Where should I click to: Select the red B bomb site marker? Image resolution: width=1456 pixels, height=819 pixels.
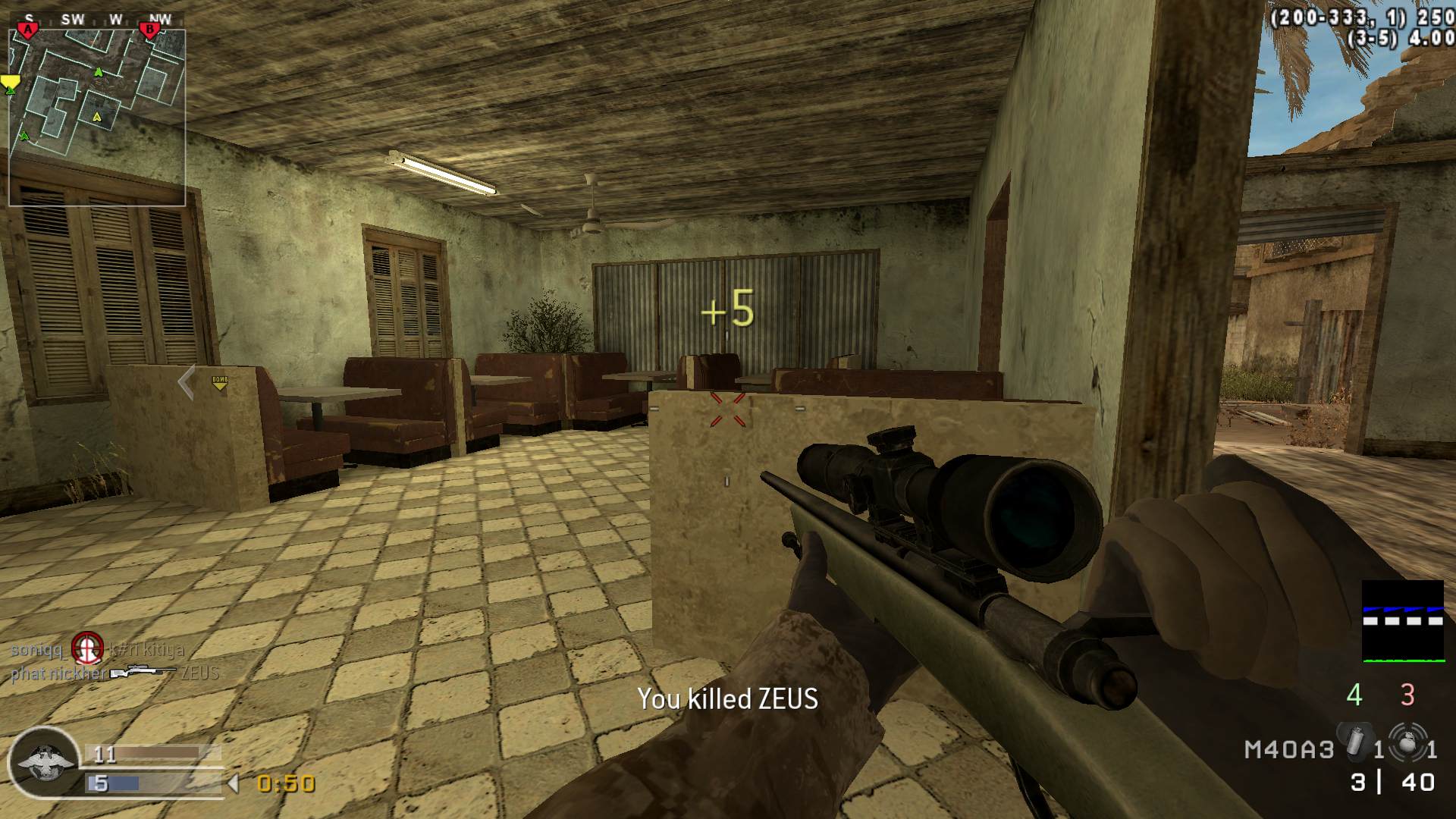(149, 30)
